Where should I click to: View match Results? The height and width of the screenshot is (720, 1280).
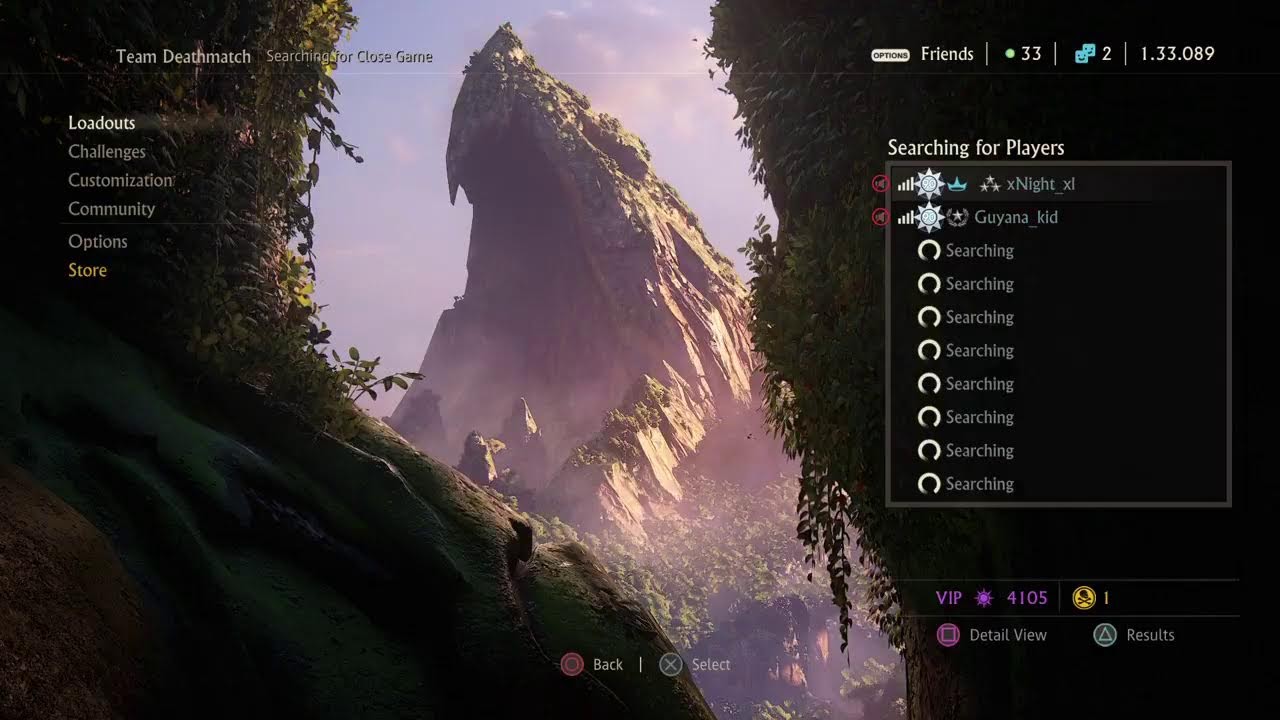pos(1149,635)
